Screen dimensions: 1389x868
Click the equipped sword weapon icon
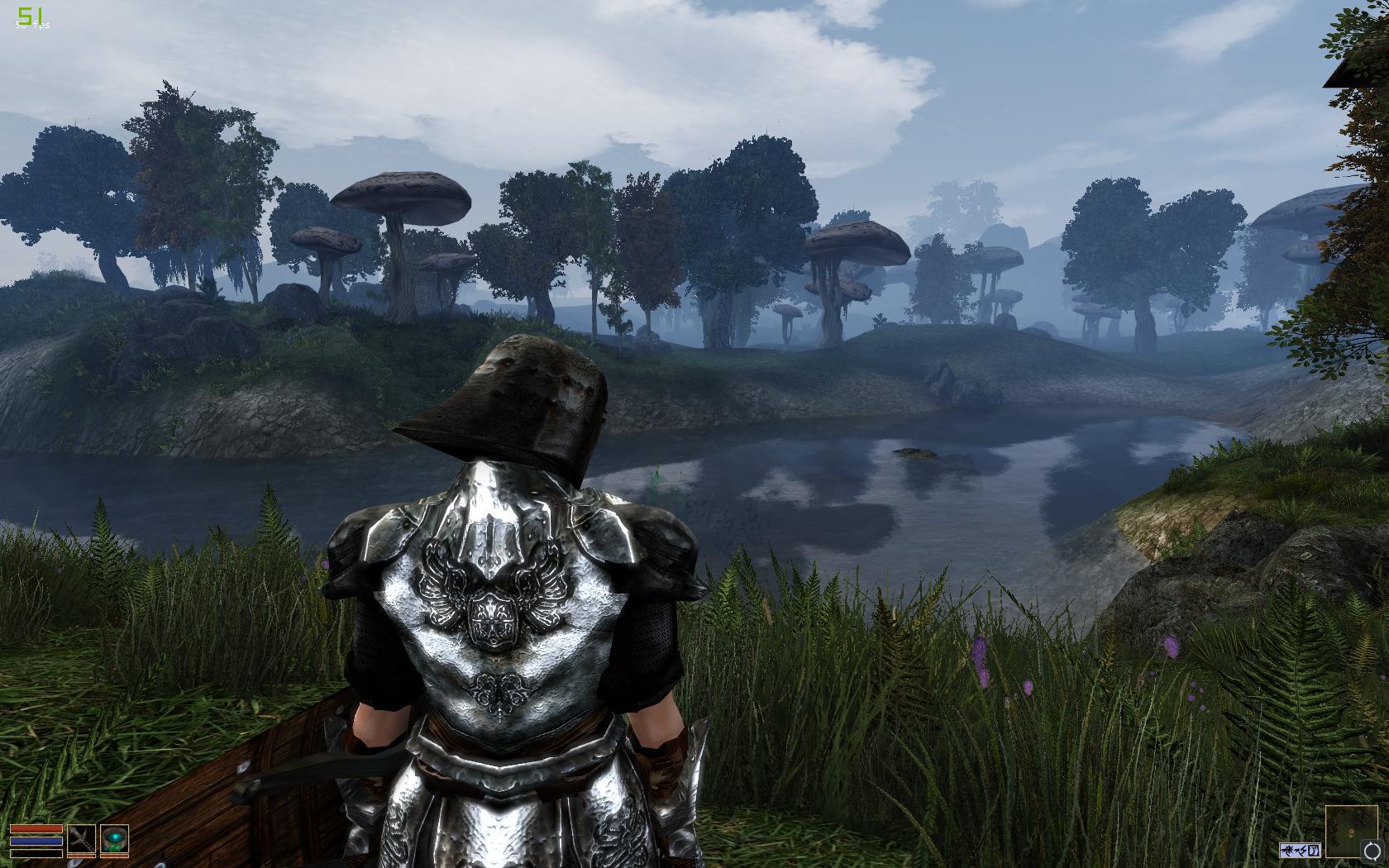point(81,839)
